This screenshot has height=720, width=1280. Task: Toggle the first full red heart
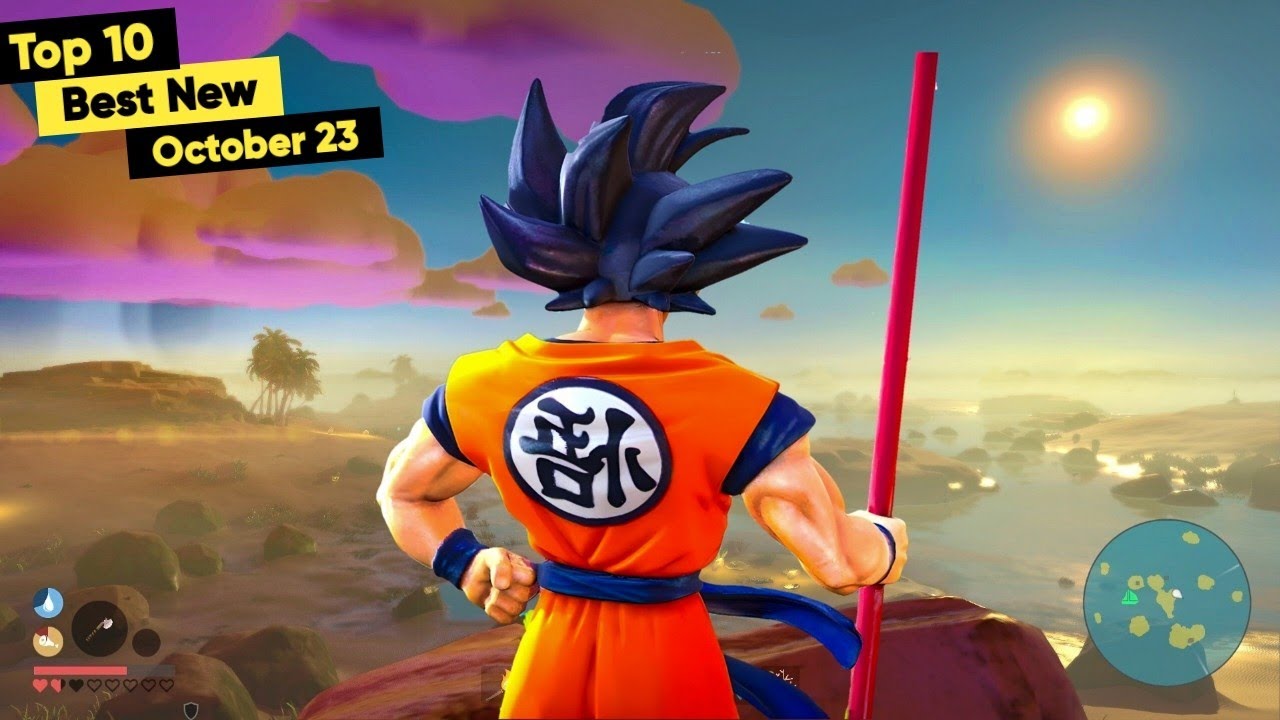[41, 685]
